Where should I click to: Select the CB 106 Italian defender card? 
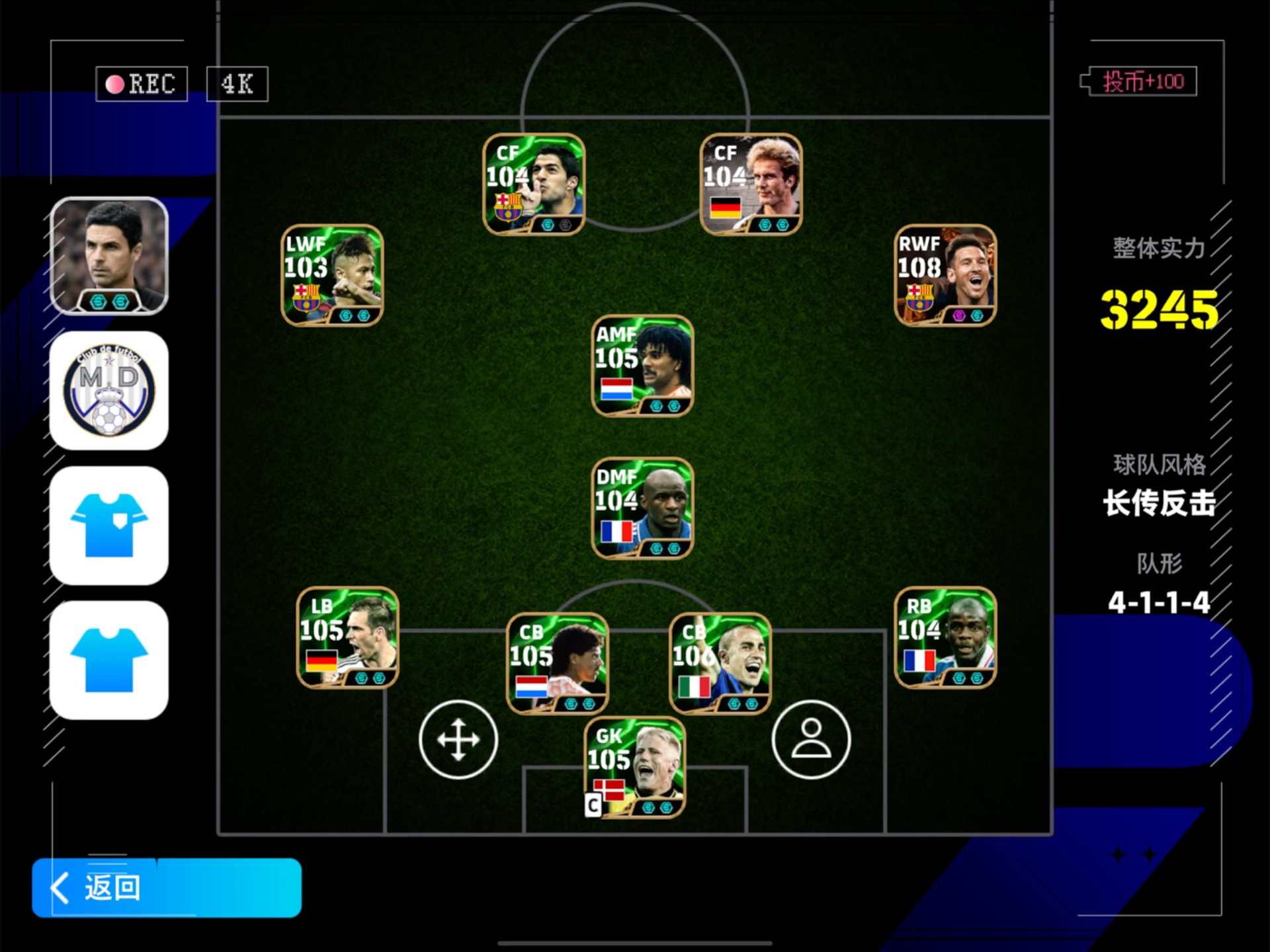720,663
